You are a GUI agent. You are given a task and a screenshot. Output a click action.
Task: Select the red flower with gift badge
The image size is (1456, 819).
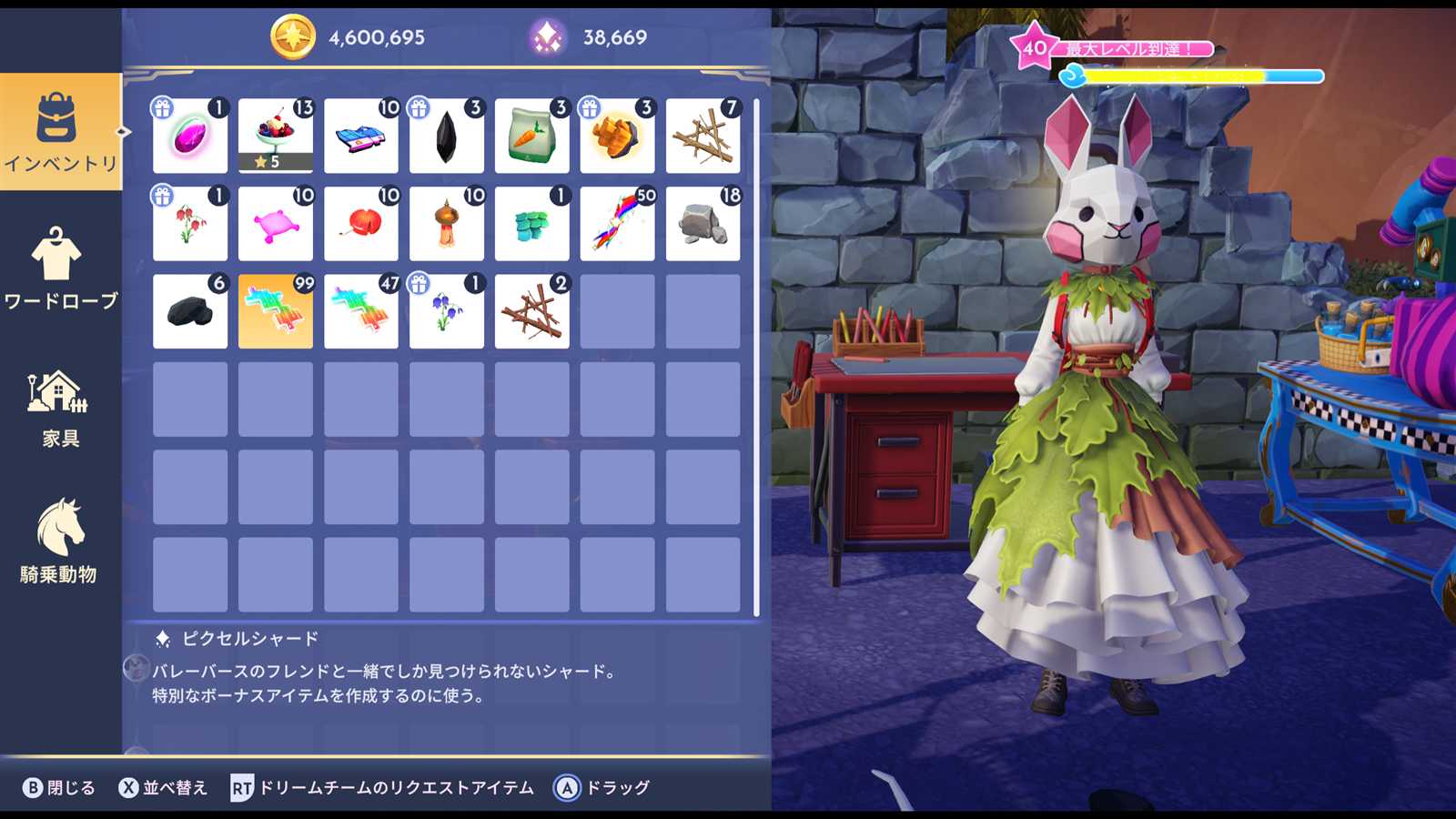(189, 224)
